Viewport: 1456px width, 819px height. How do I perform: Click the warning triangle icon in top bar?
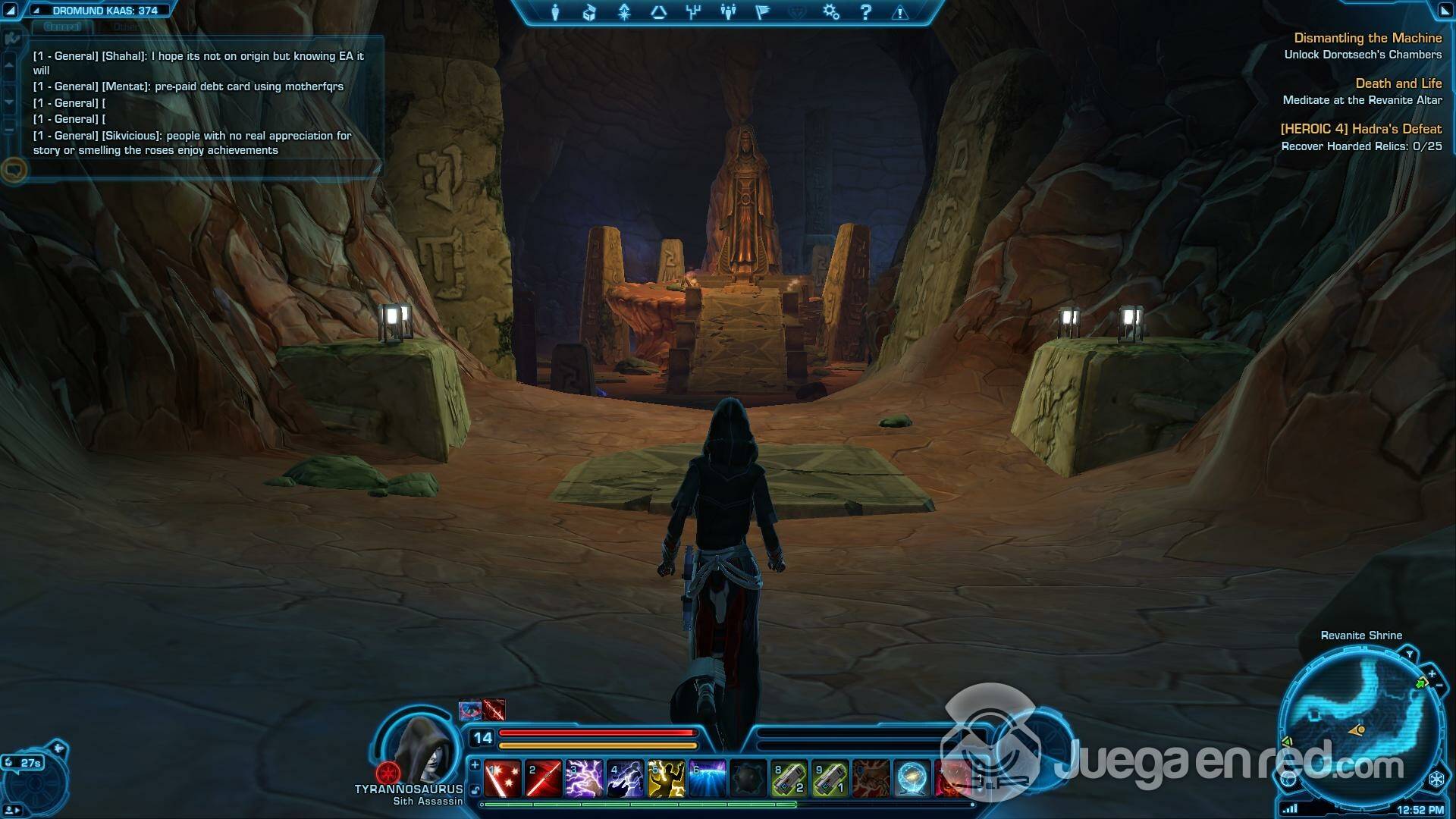coord(900,12)
